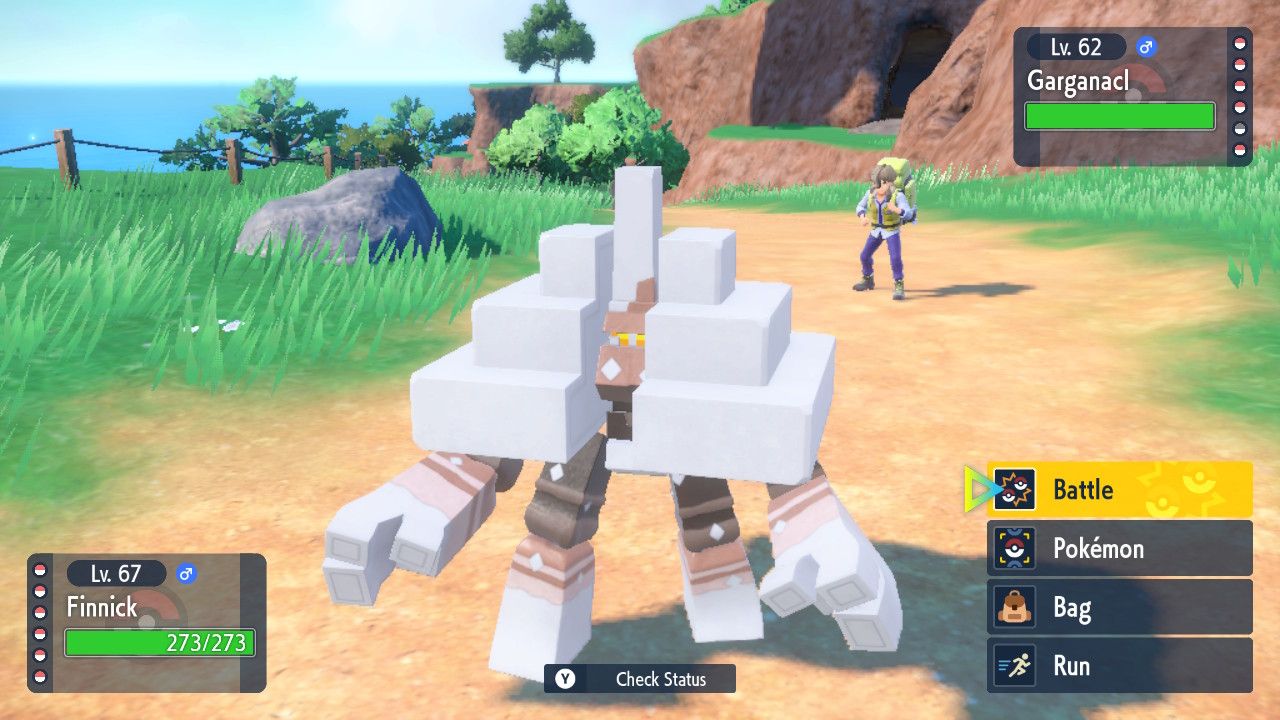Click the Check Status button
Screen dimensions: 1280x720
pos(640,679)
